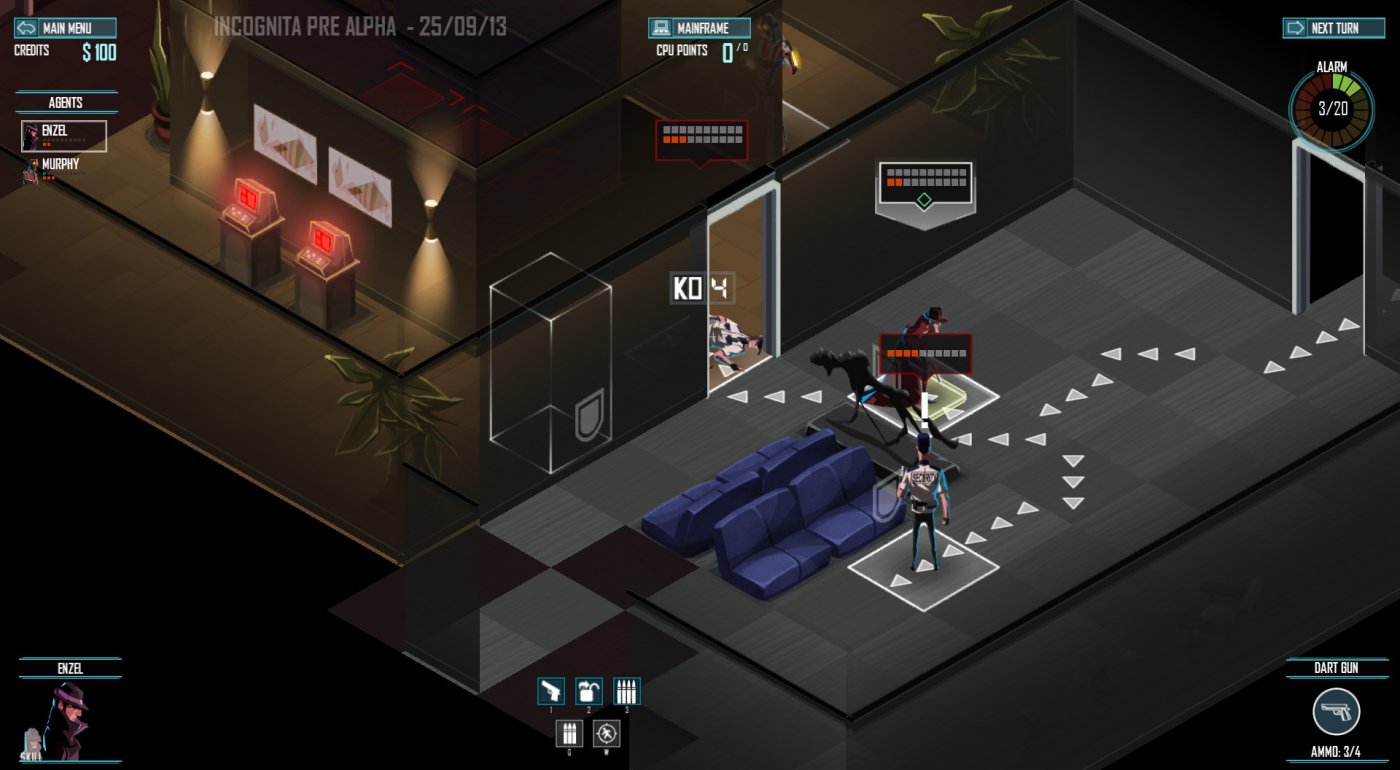Click the forward arrow on Next Turn

coord(1296,28)
